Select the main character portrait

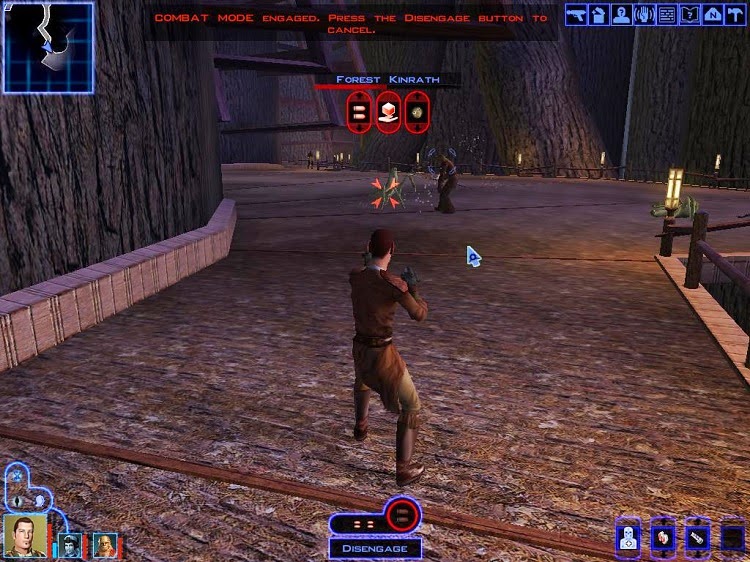click(25, 535)
